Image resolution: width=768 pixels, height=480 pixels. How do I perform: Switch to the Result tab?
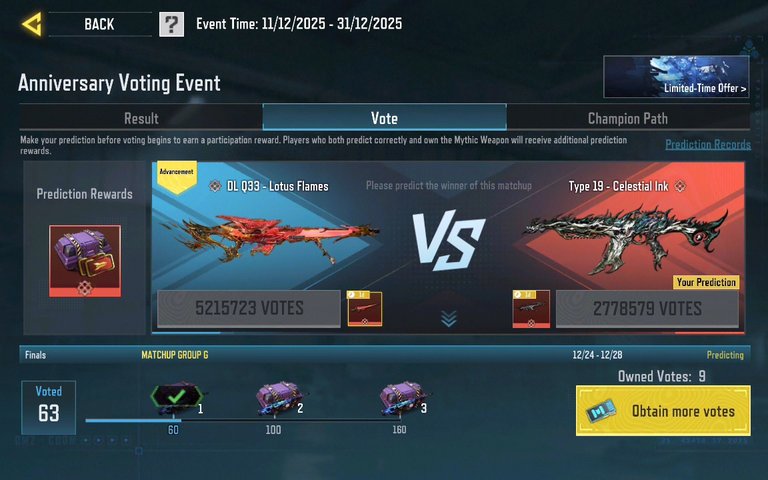(141, 118)
